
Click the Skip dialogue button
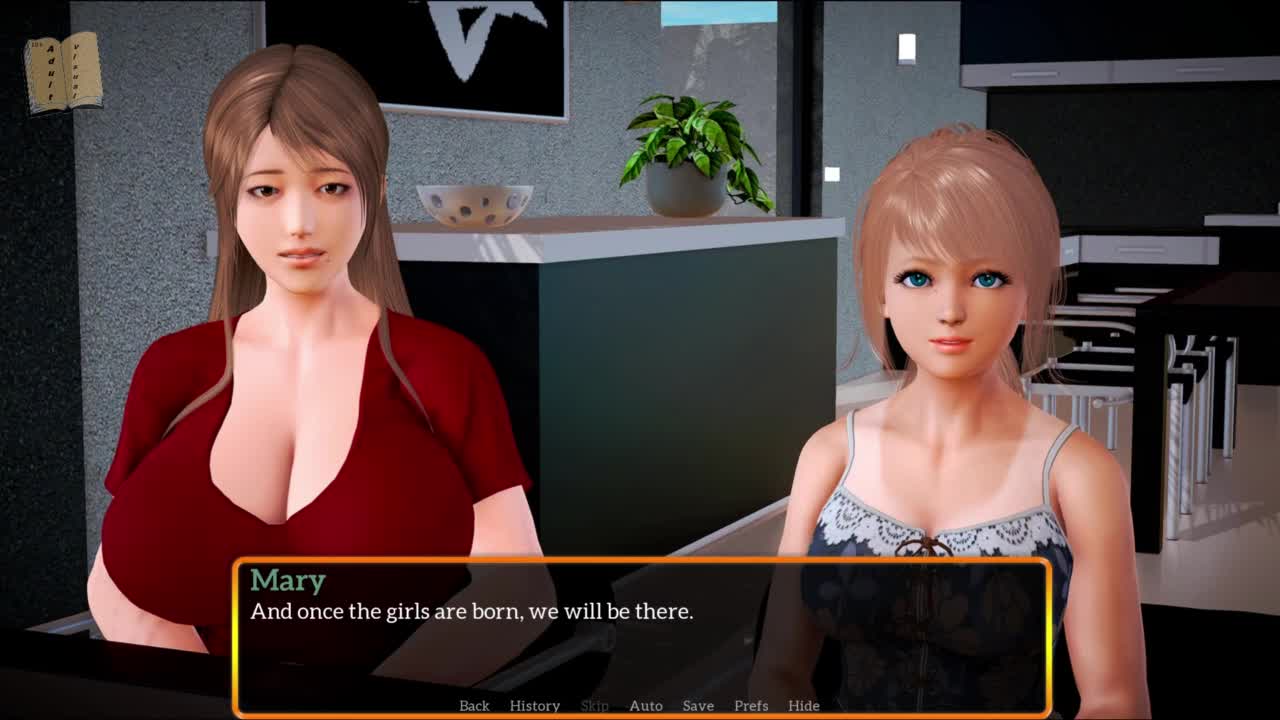click(x=594, y=705)
